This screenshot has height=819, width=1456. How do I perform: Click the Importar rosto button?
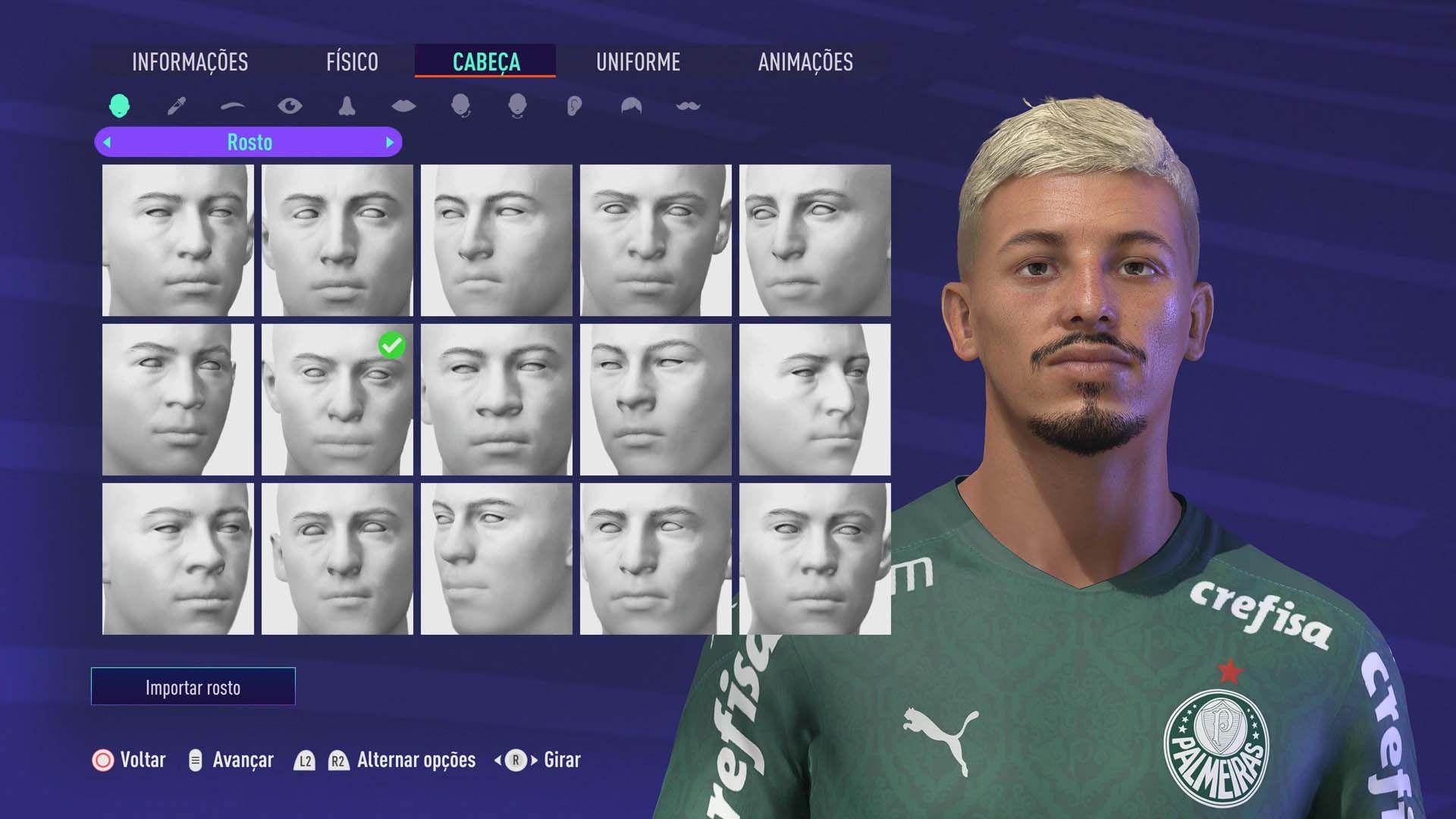point(193,687)
